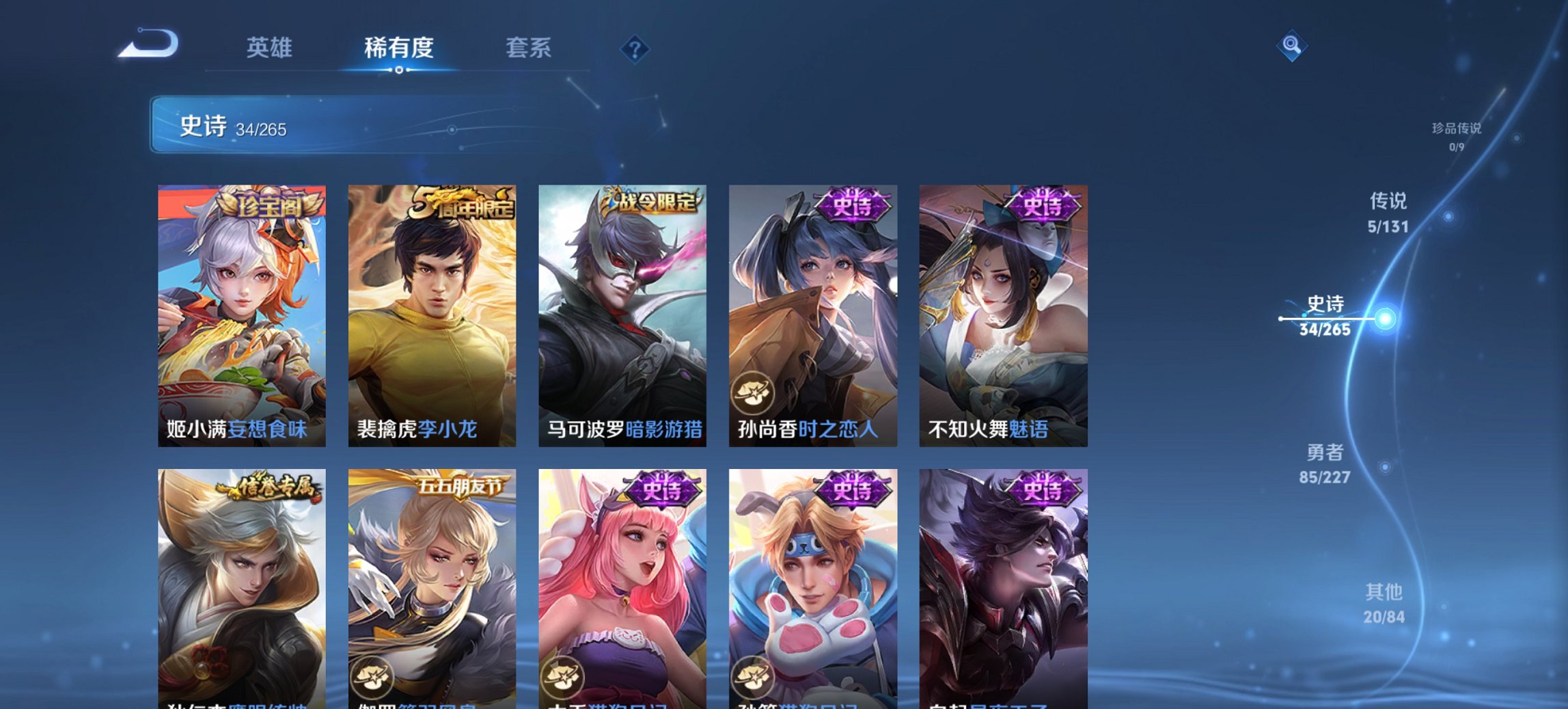Select the 稀有度 tab
The image size is (1568, 709).
(x=398, y=48)
